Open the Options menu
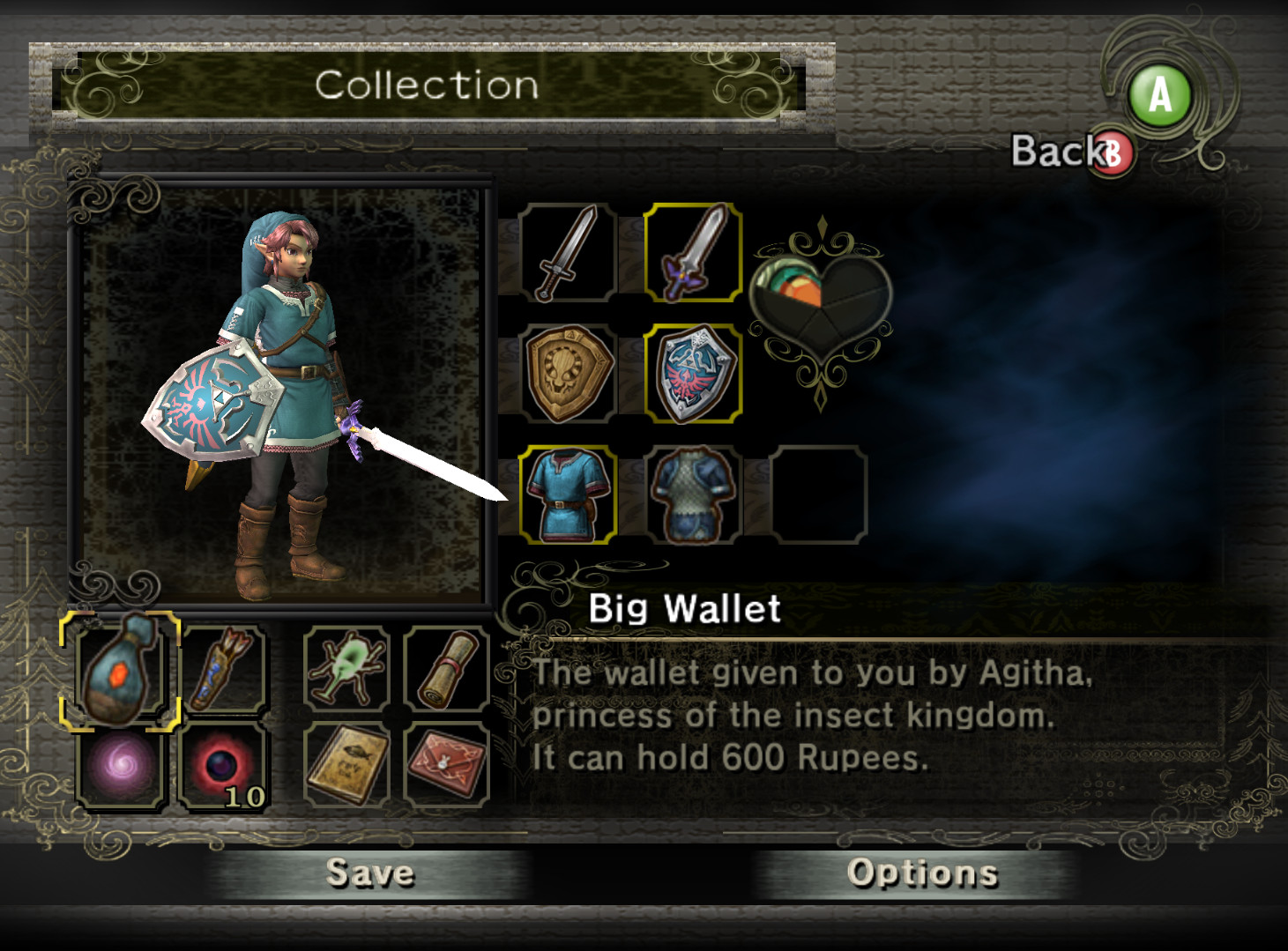Viewport: 1288px width, 951px height. (921, 873)
